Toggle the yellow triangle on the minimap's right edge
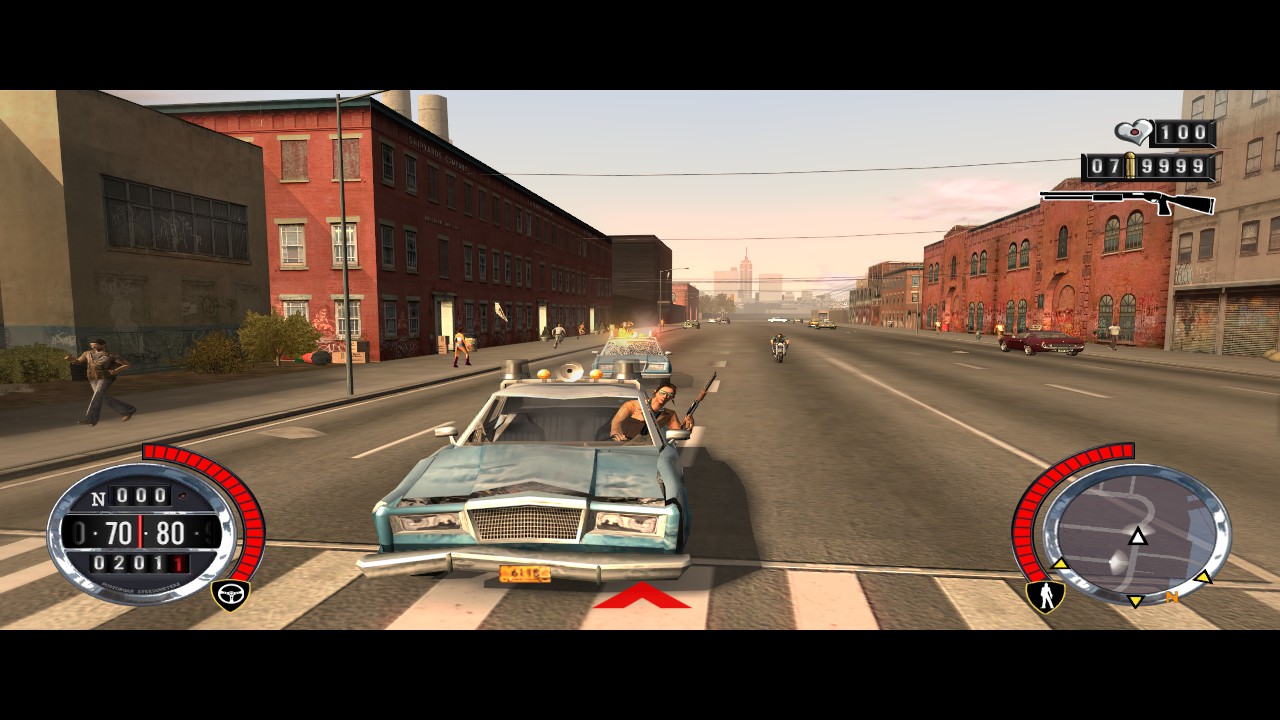 click(x=1203, y=577)
